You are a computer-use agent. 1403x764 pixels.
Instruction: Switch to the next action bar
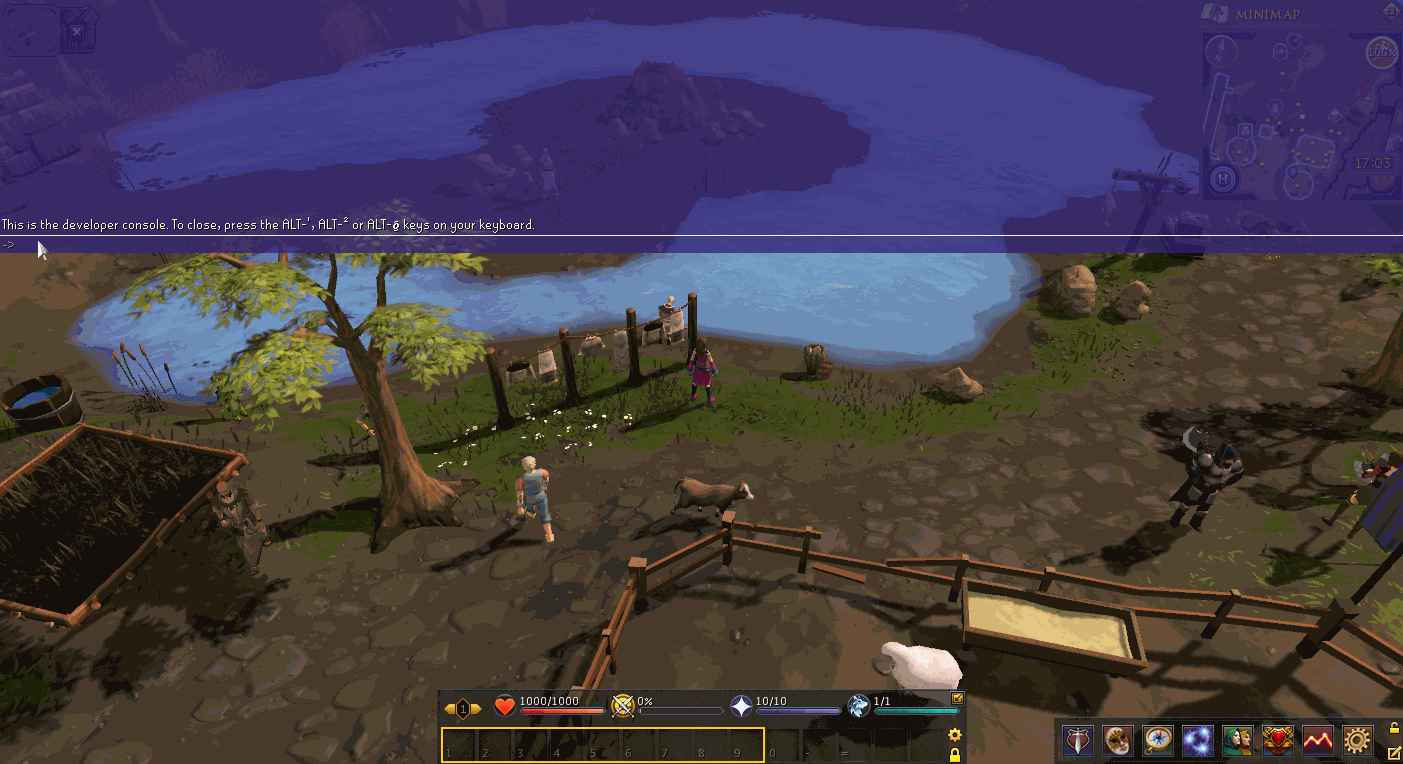point(477,709)
